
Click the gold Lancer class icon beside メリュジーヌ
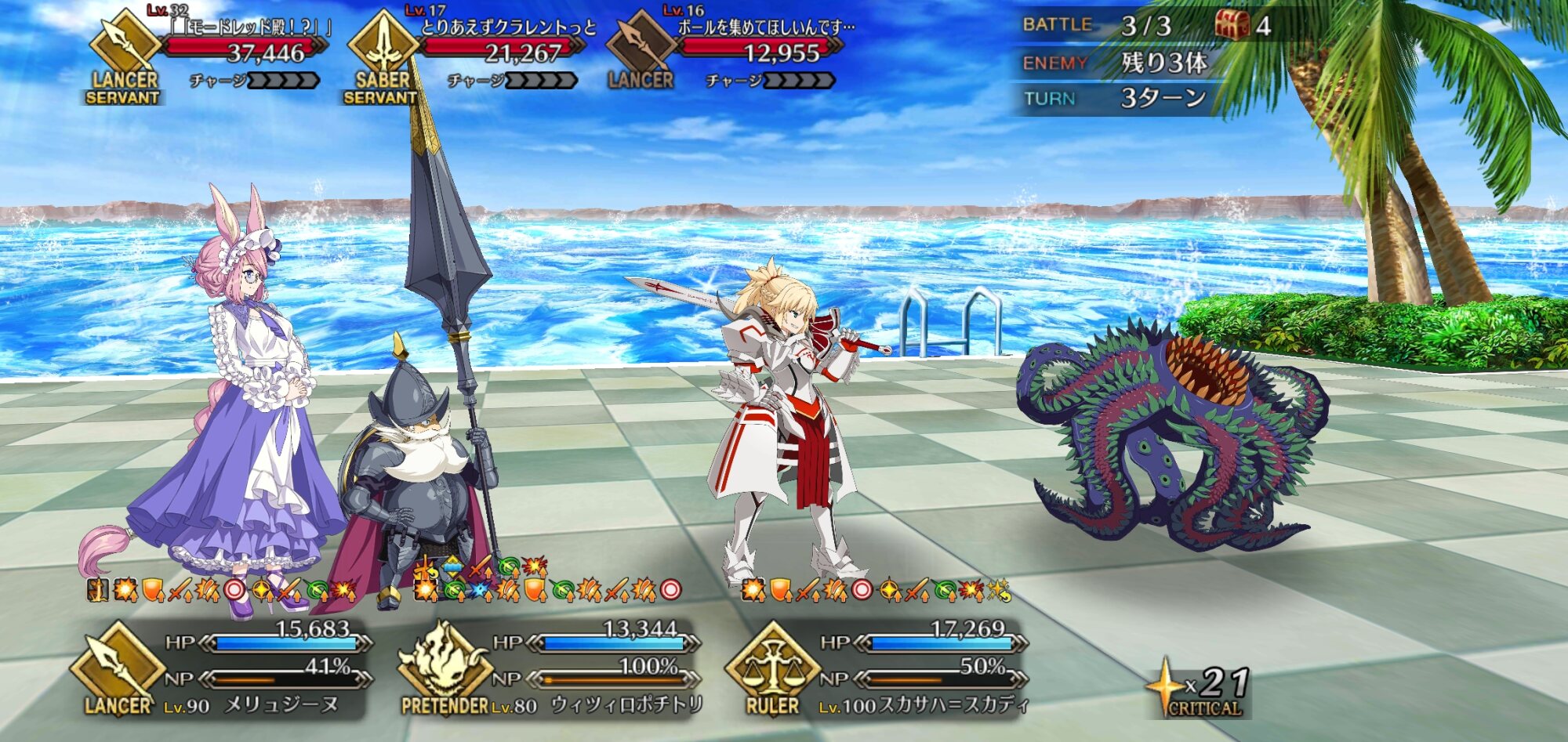(118, 664)
